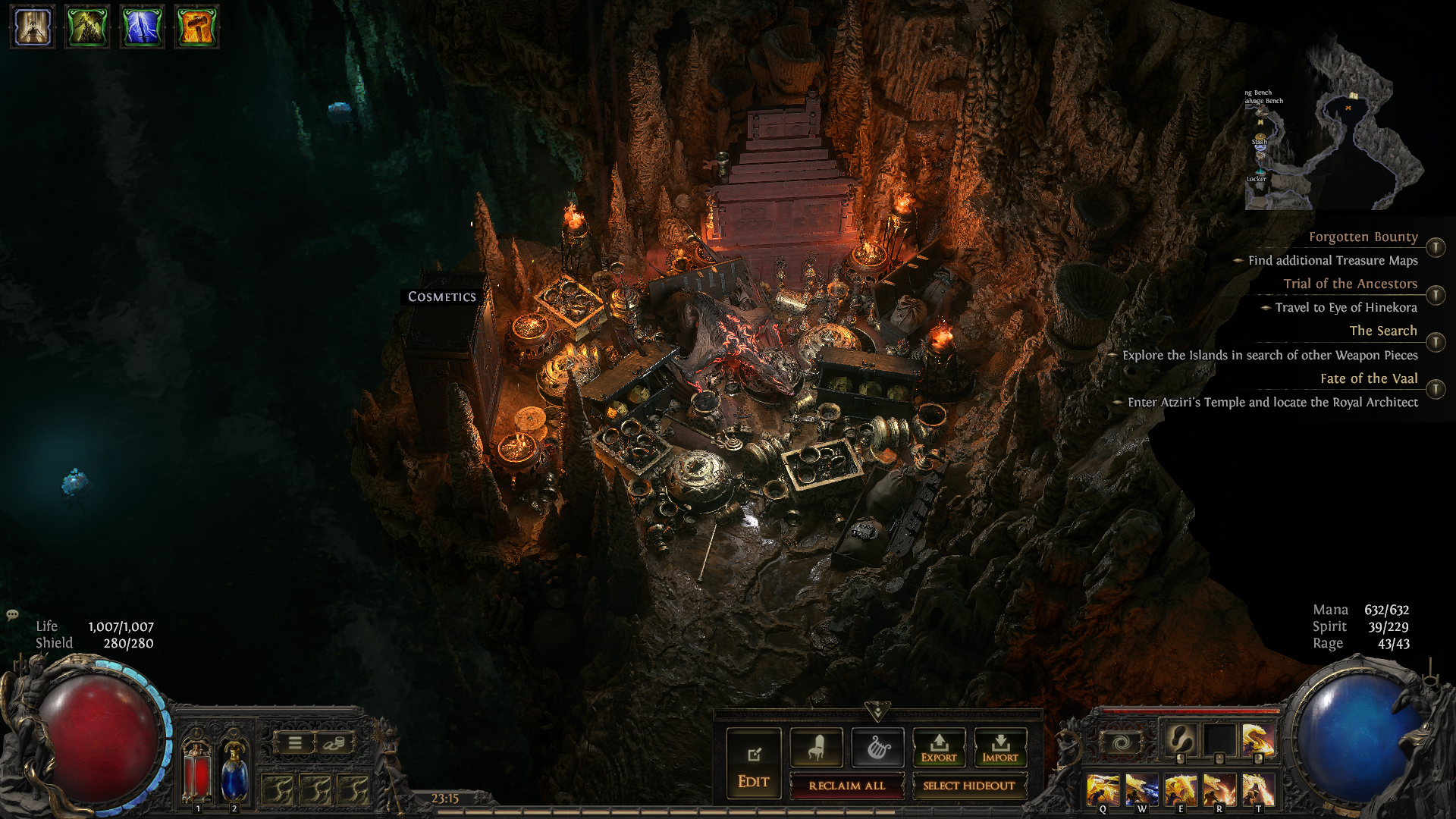Screen dimensions: 1456x819
Task: Select the footprints skill slot
Action: click(1180, 738)
